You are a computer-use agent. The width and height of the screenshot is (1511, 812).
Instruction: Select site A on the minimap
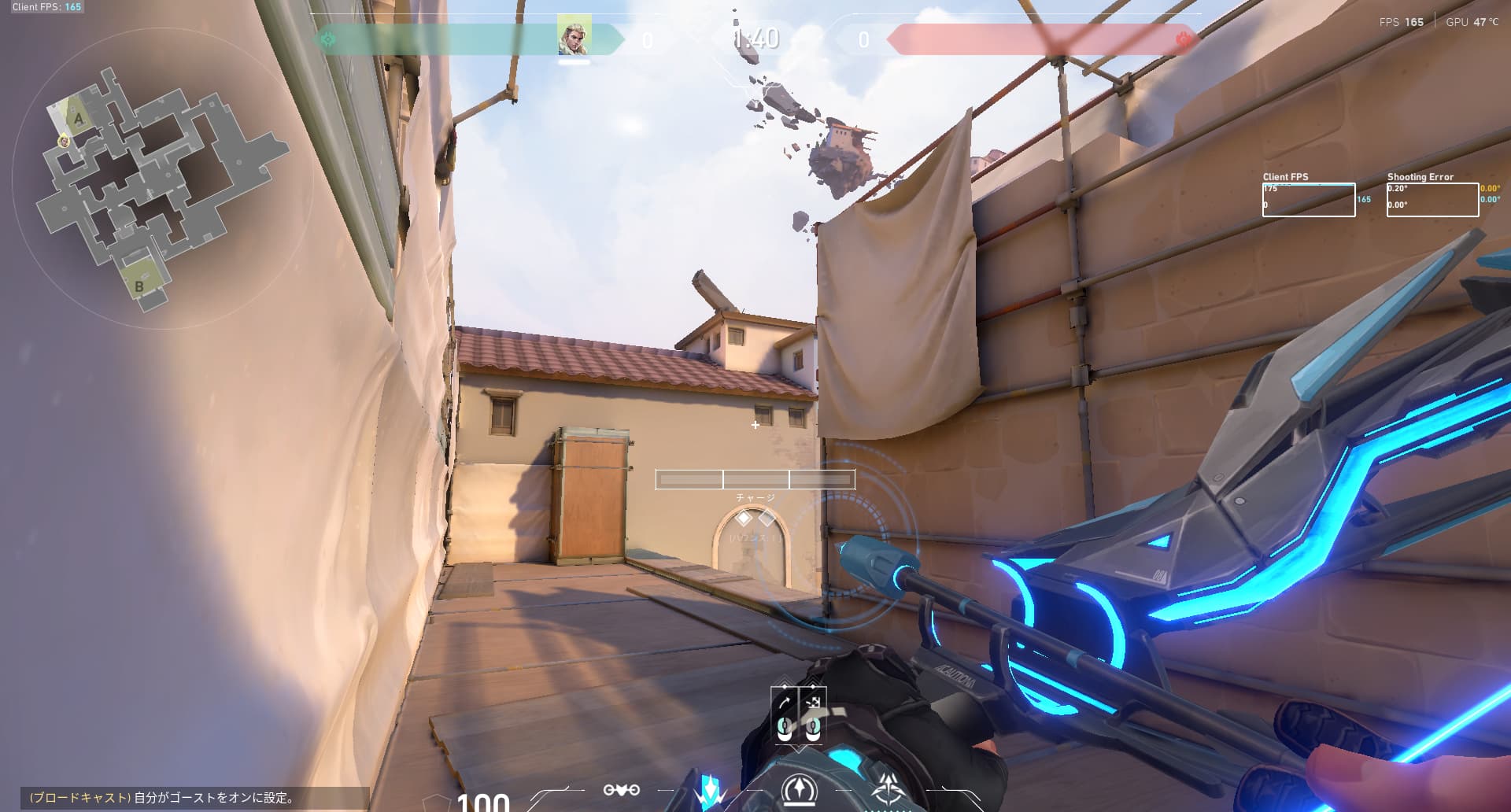coord(78,119)
